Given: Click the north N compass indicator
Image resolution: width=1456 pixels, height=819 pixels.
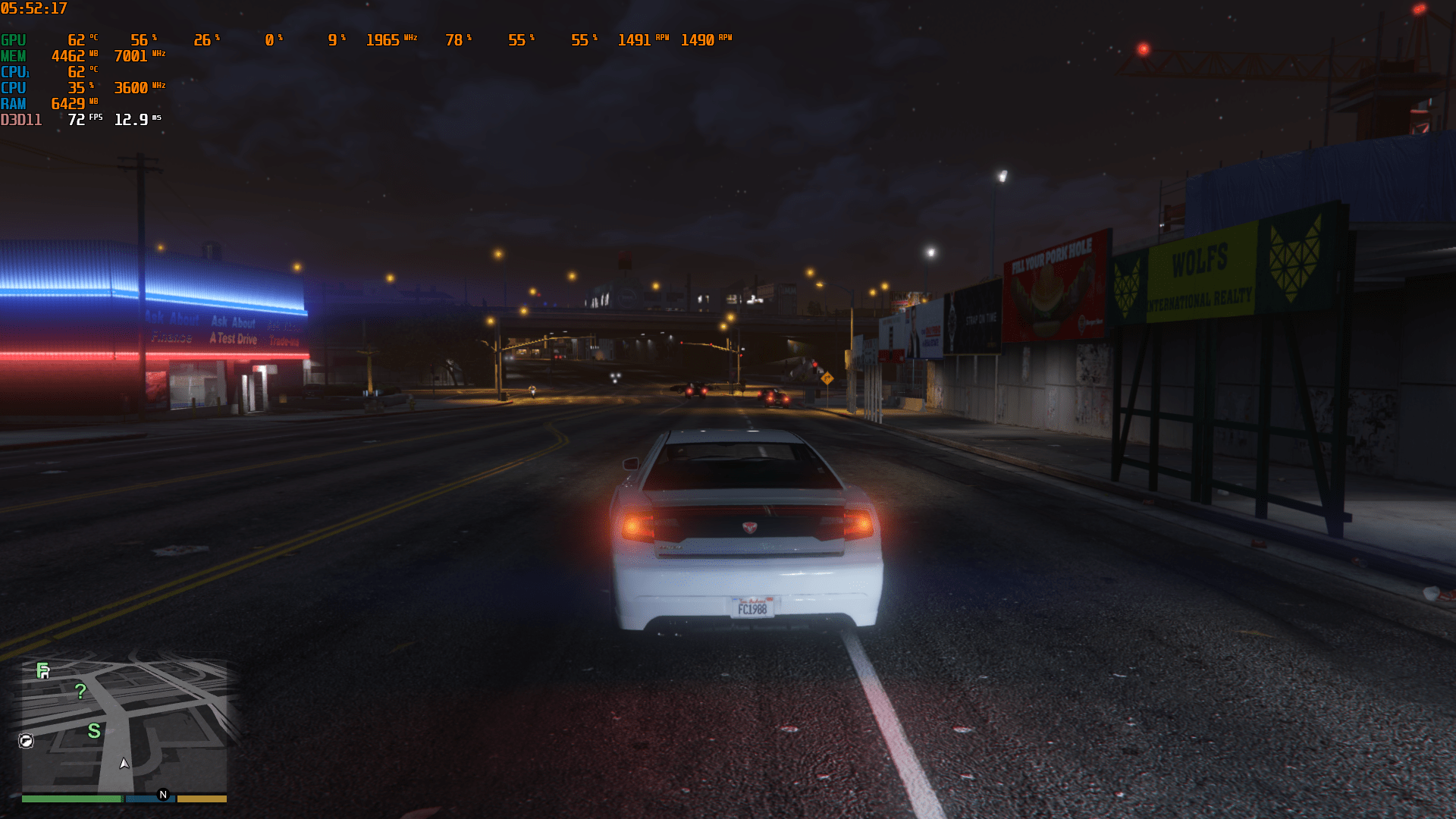Looking at the screenshot, I should click(x=163, y=795).
